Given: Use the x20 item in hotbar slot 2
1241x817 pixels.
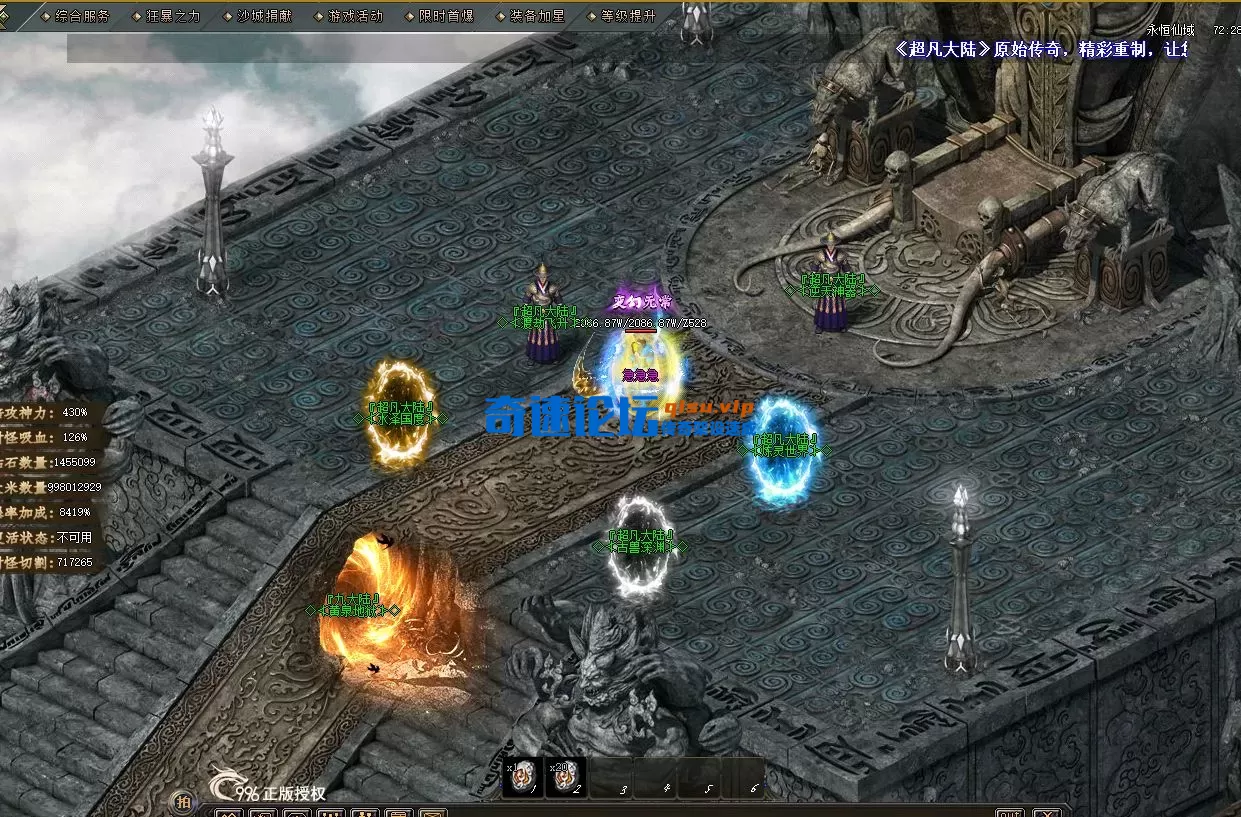Looking at the screenshot, I should (566, 777).
